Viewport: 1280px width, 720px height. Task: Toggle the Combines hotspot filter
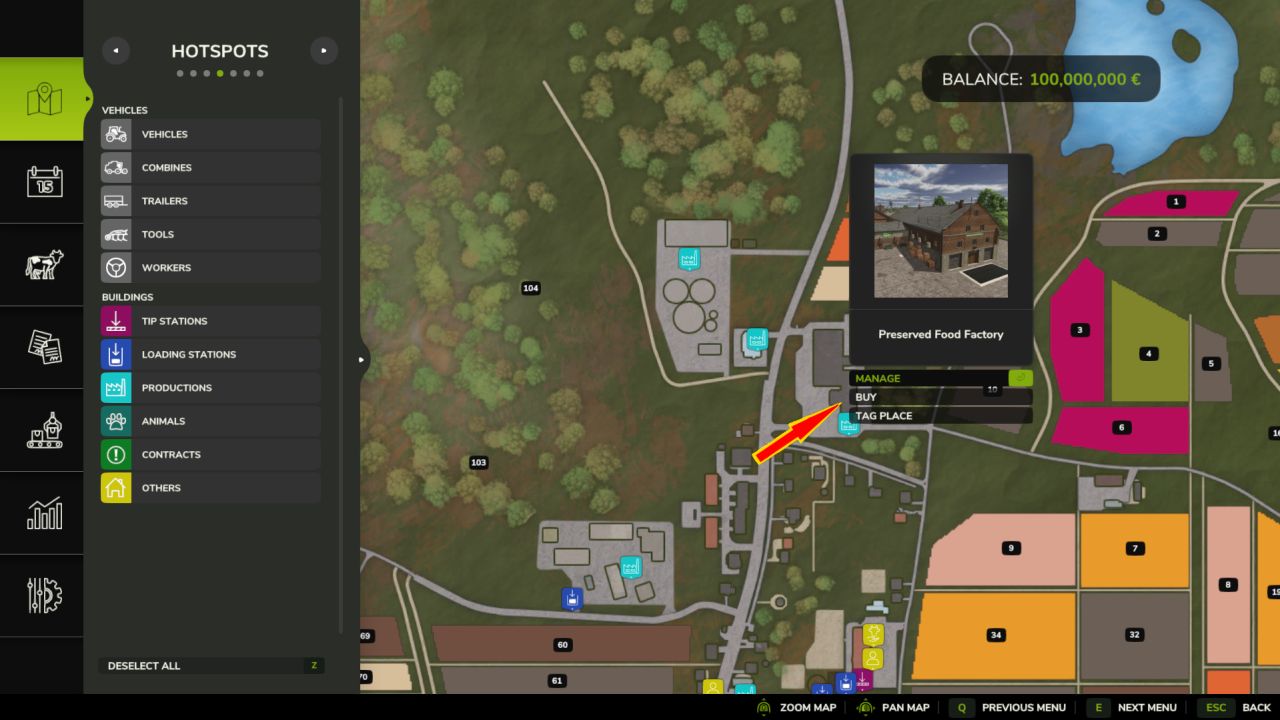point(210,168)
